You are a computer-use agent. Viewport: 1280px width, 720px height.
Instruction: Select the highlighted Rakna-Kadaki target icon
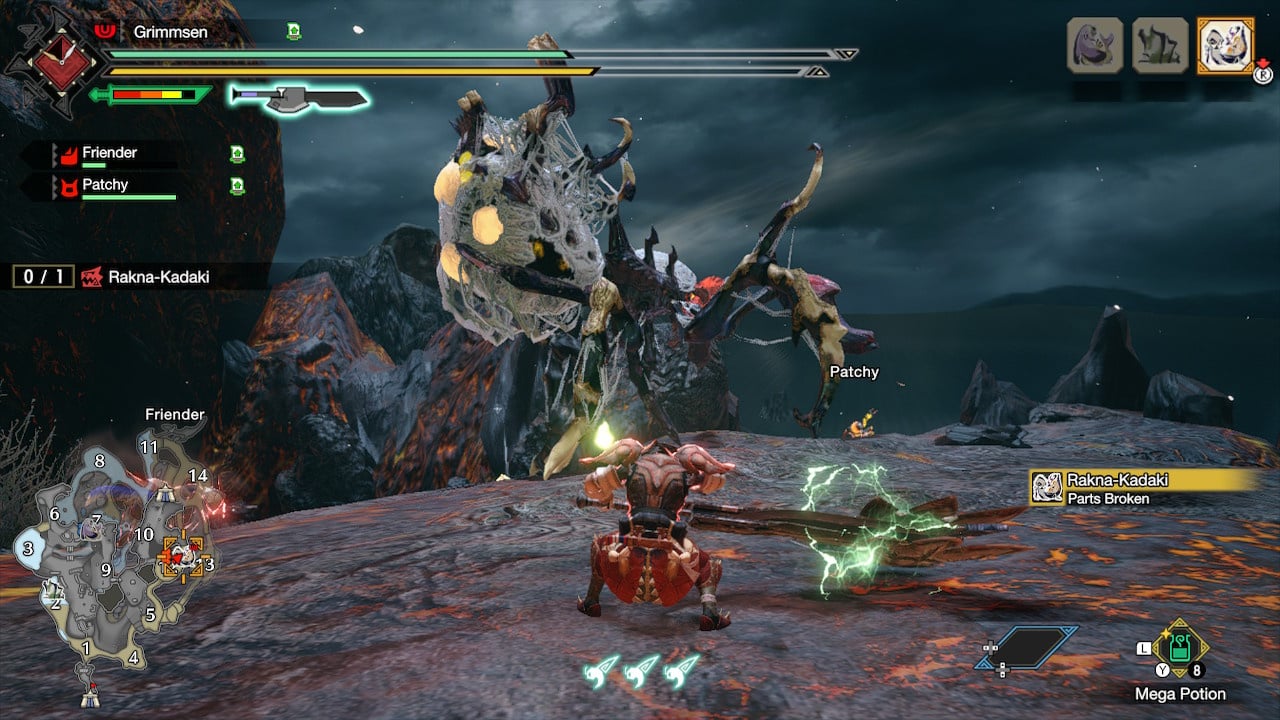[x=1225, y=45]
